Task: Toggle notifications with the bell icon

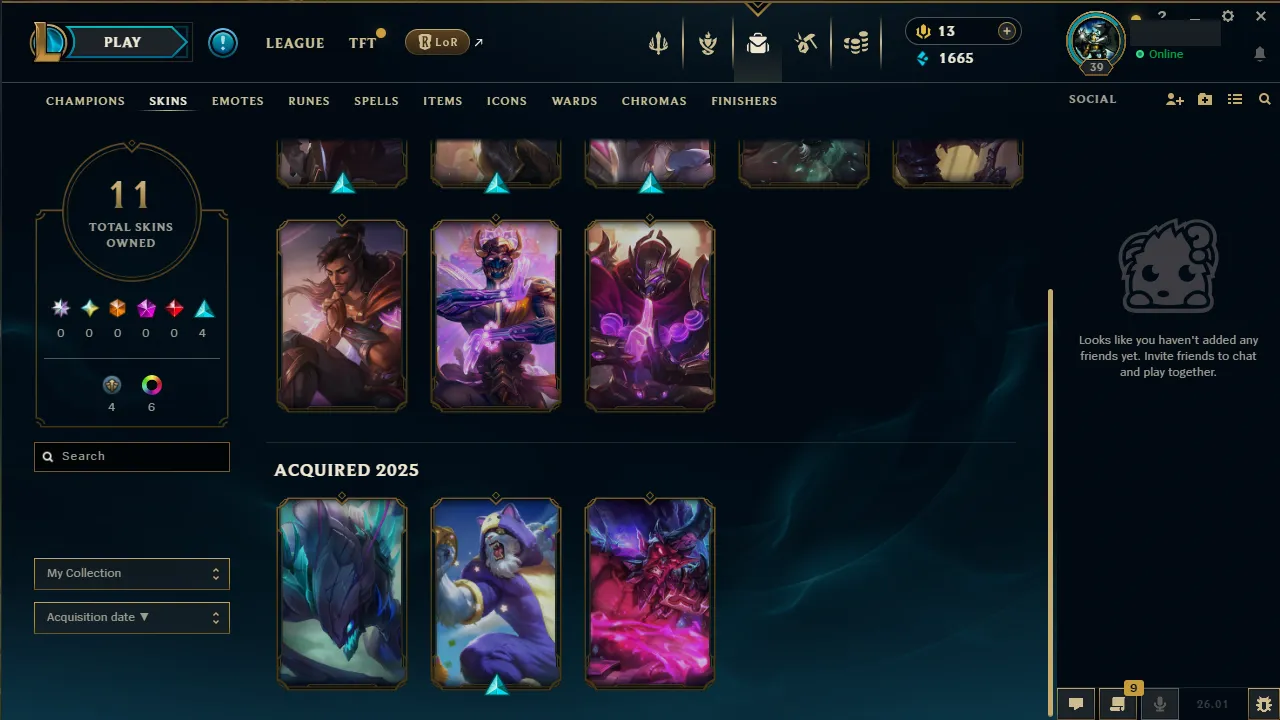Action: pyautogui.click(x=1260, y=54)
